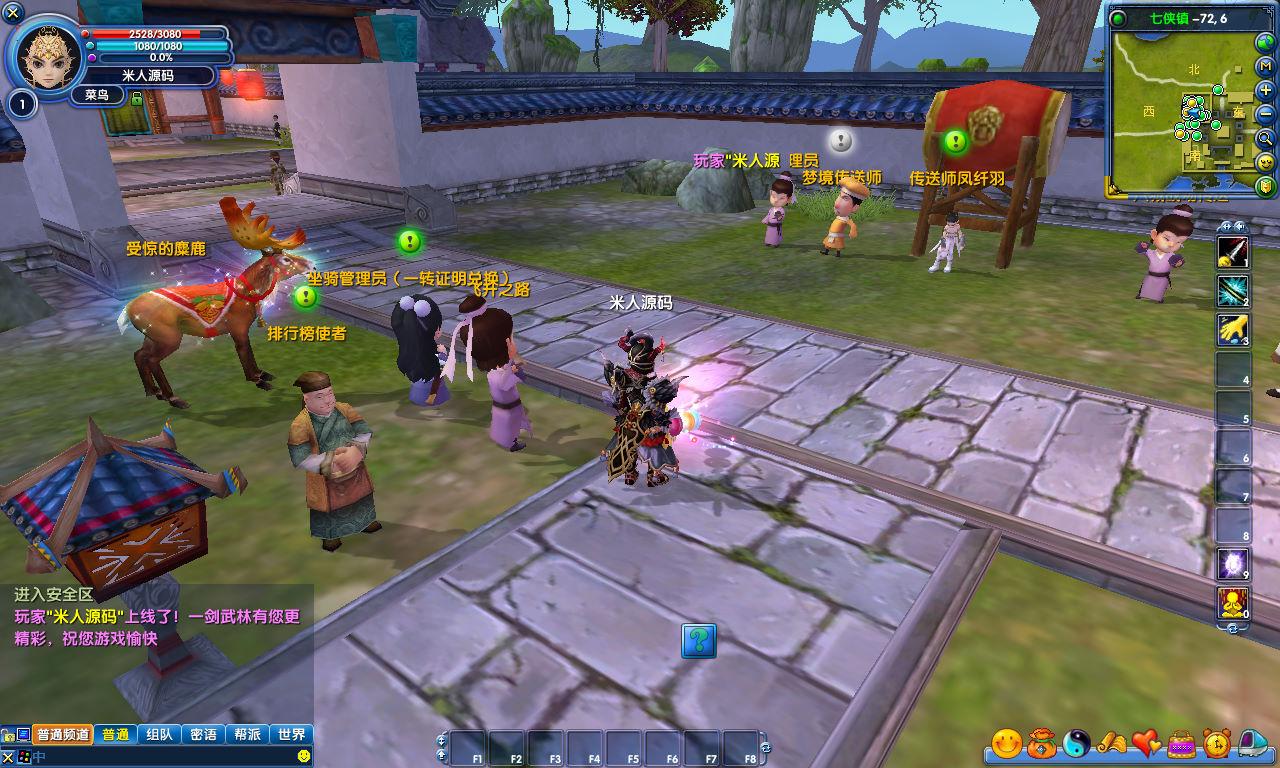Click the blue question mark help button
Image resolution: width=1280 pixels, height=768 pixels.
click(699, 640)
